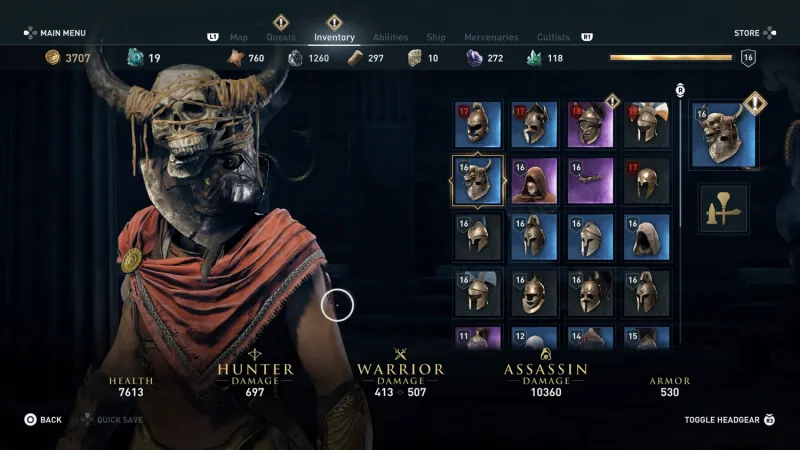Select the highlighted horned skull helmet slot
The height and width of the screenshot is (450, 800).
tap(477, 180)
